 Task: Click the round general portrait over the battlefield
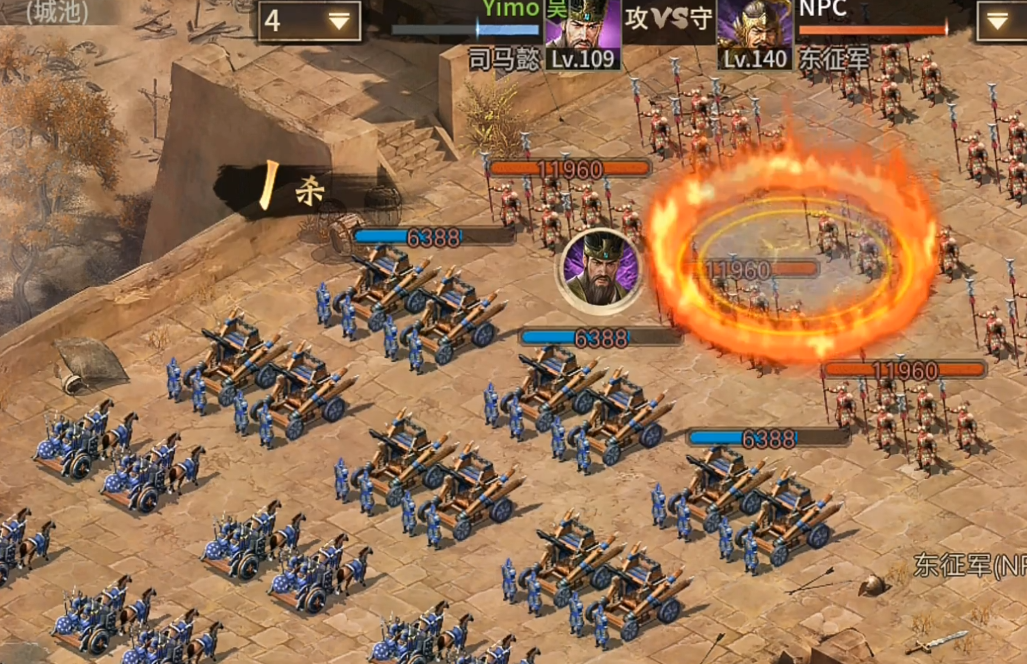(599, 271)
